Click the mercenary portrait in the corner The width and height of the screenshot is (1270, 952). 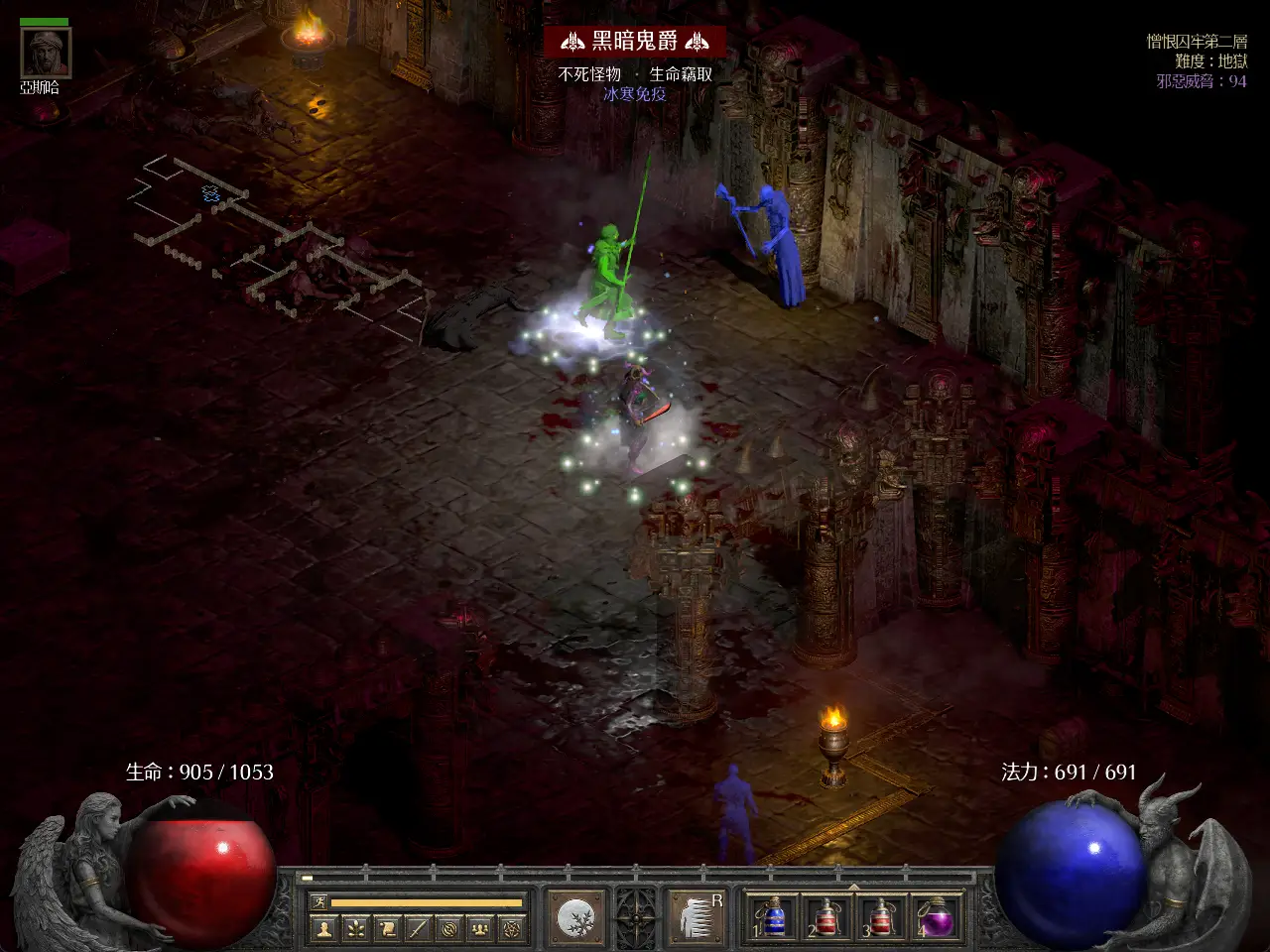(45, 54)
